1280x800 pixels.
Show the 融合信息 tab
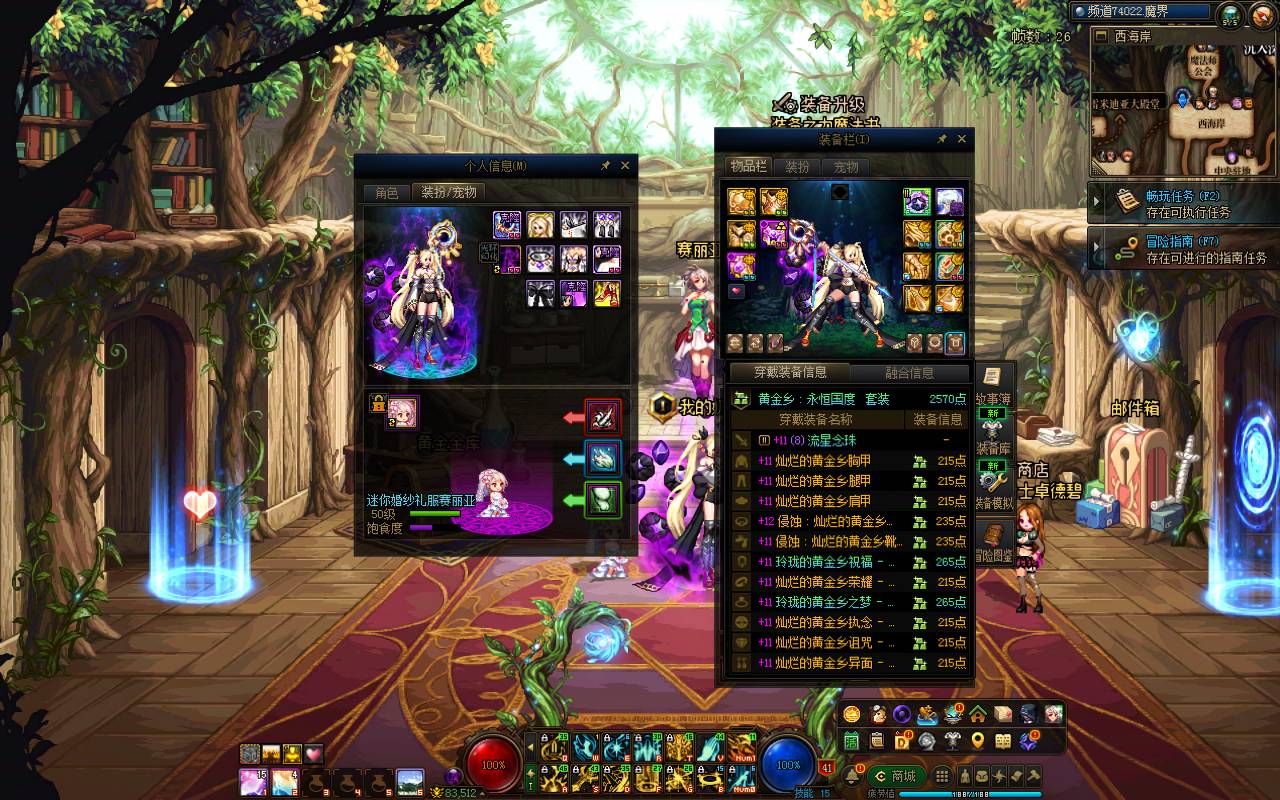pyautogui.click(x=909, y=373)
